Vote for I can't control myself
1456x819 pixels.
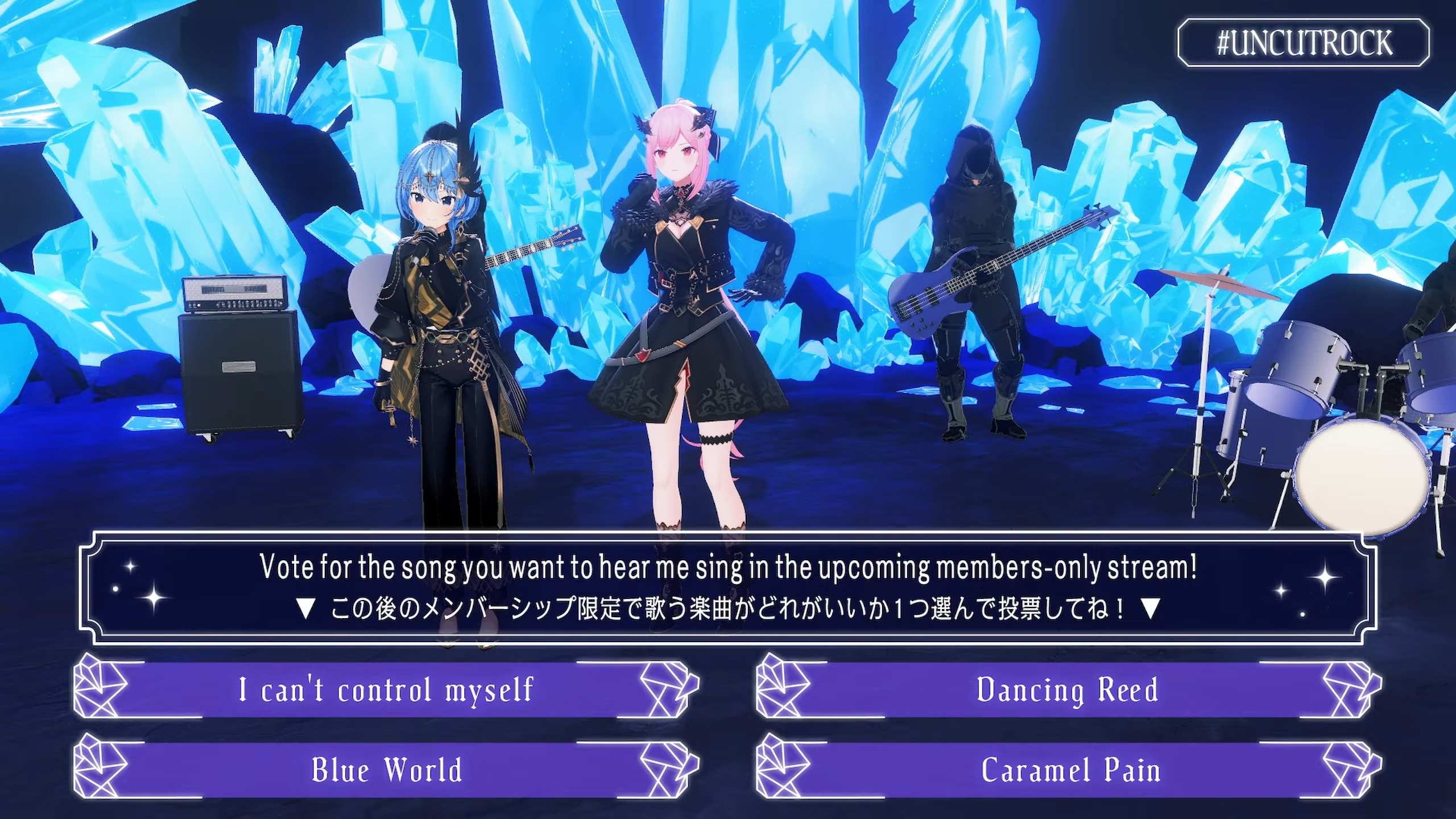(387, 689)
